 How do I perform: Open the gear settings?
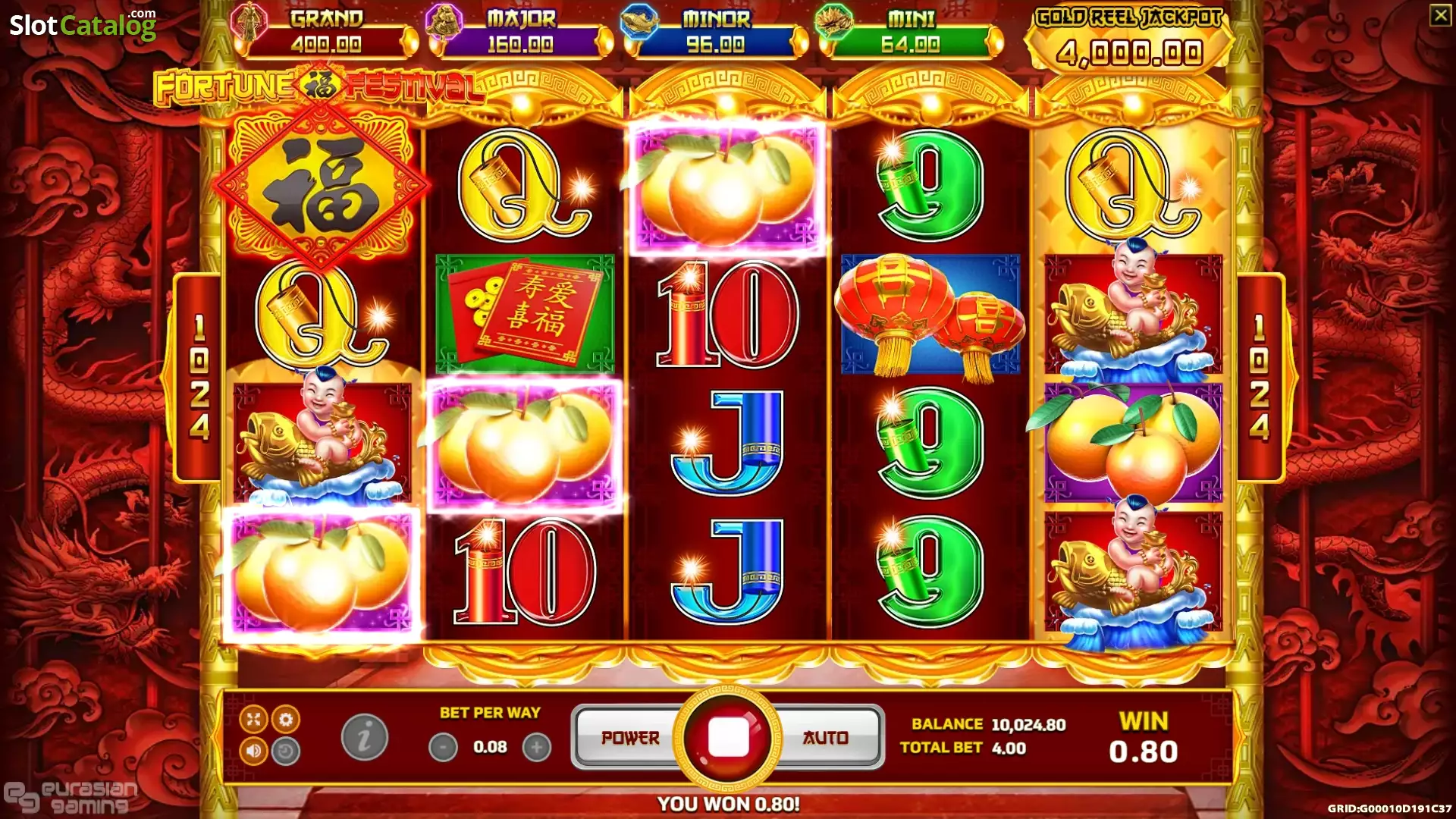coord(286,719)
